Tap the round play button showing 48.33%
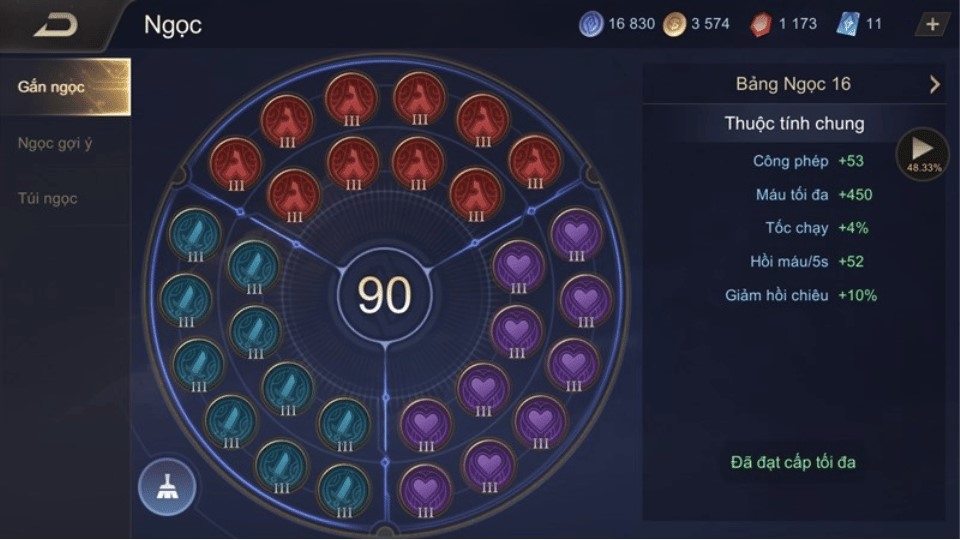Viewport: 960px width, 540px height. 922,154
